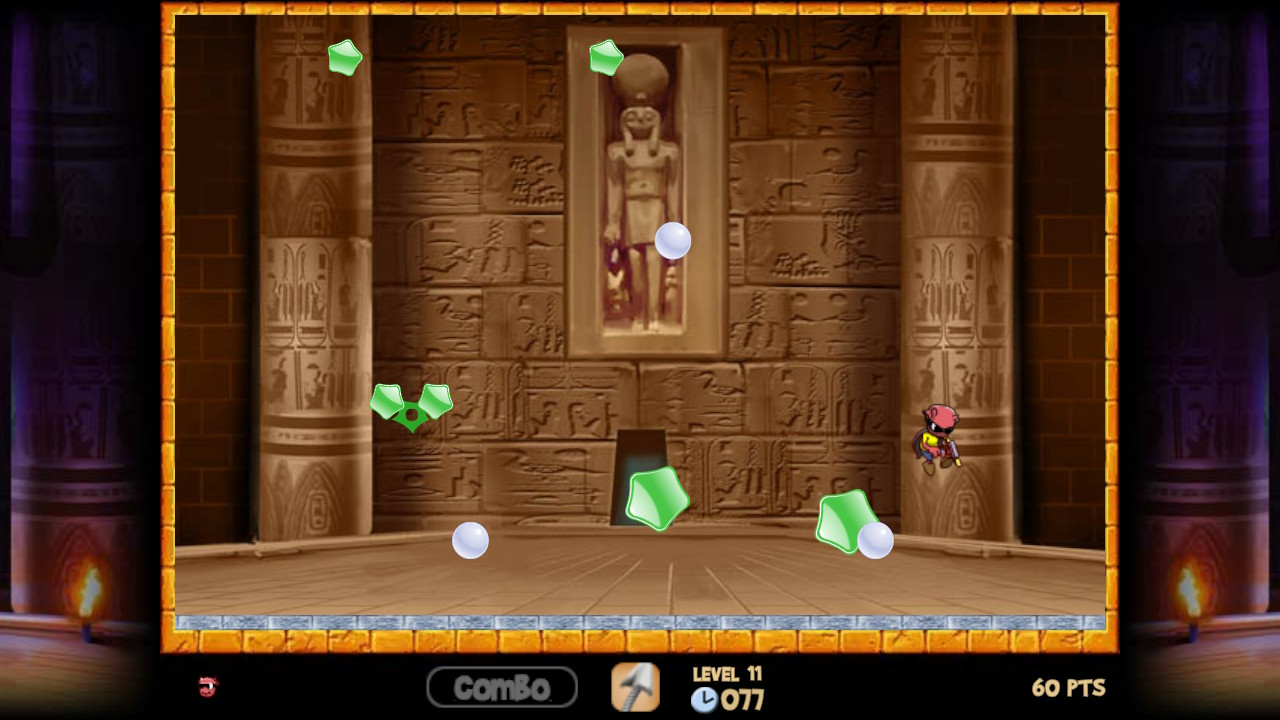
Task: Click the blue clock timer icon
Action: (703, 700)
